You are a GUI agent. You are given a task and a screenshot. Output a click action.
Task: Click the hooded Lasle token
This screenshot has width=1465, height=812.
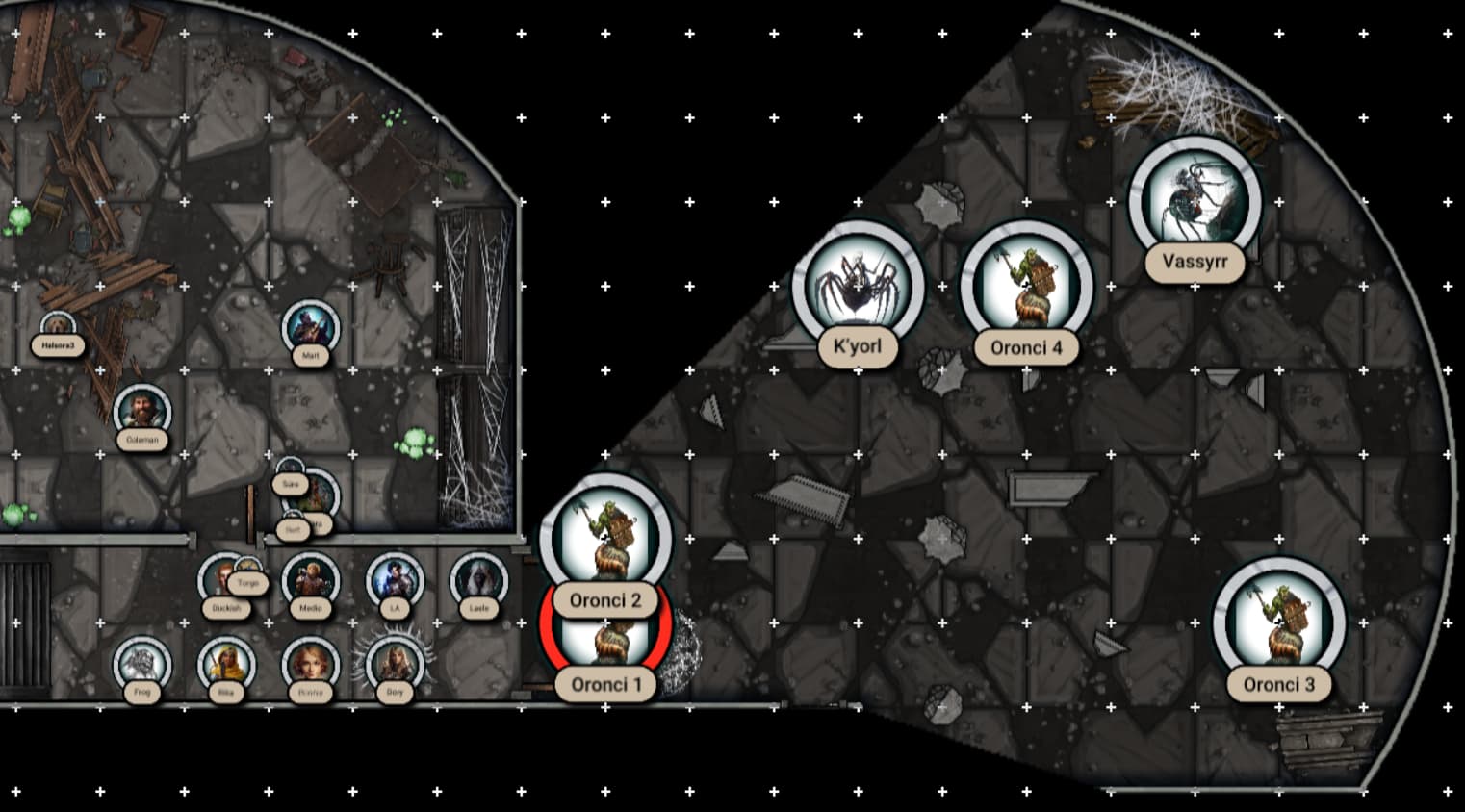[x=478, y=580]
